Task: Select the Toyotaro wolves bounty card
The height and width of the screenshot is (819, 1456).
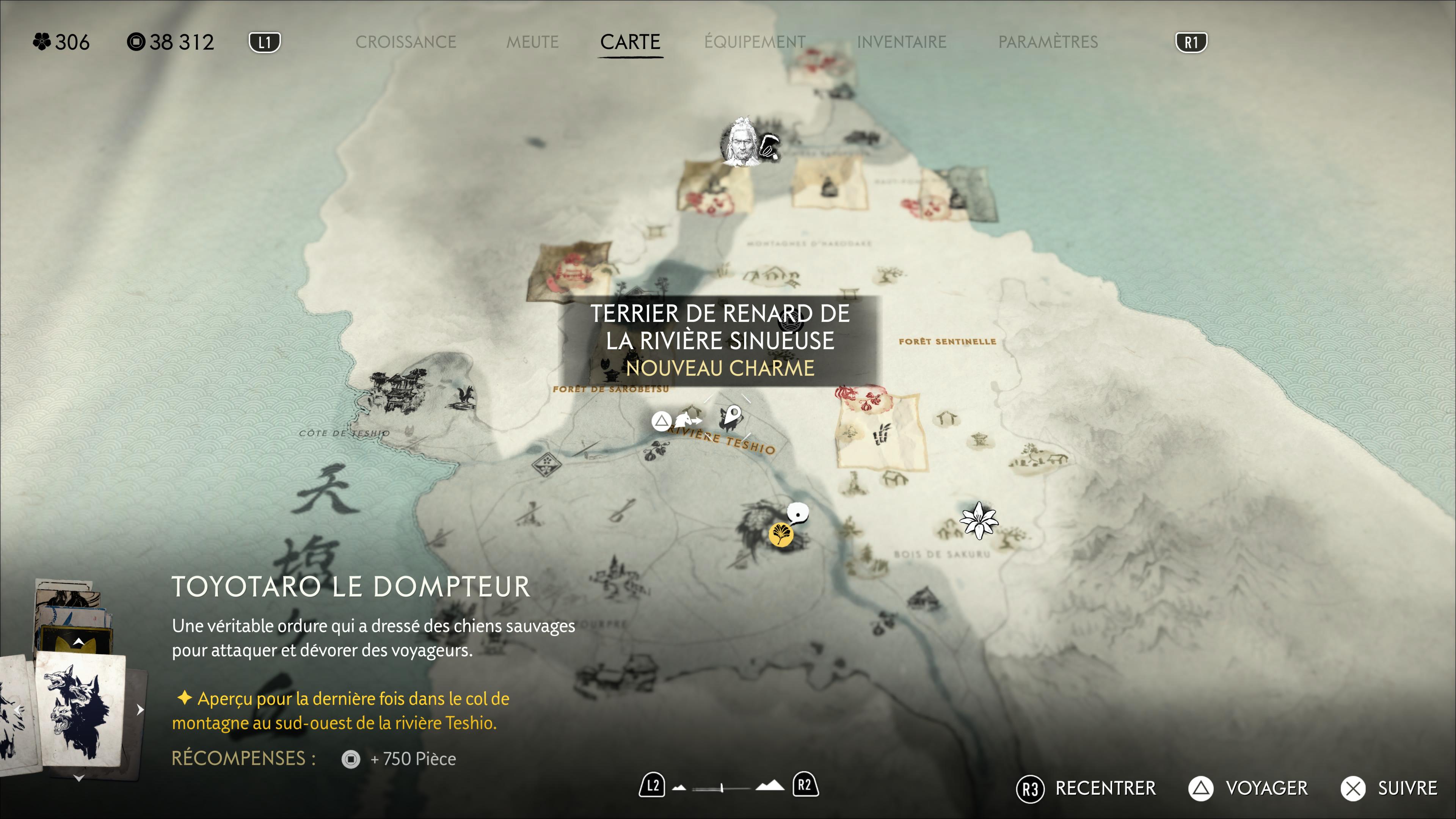Action: point(79,709)
